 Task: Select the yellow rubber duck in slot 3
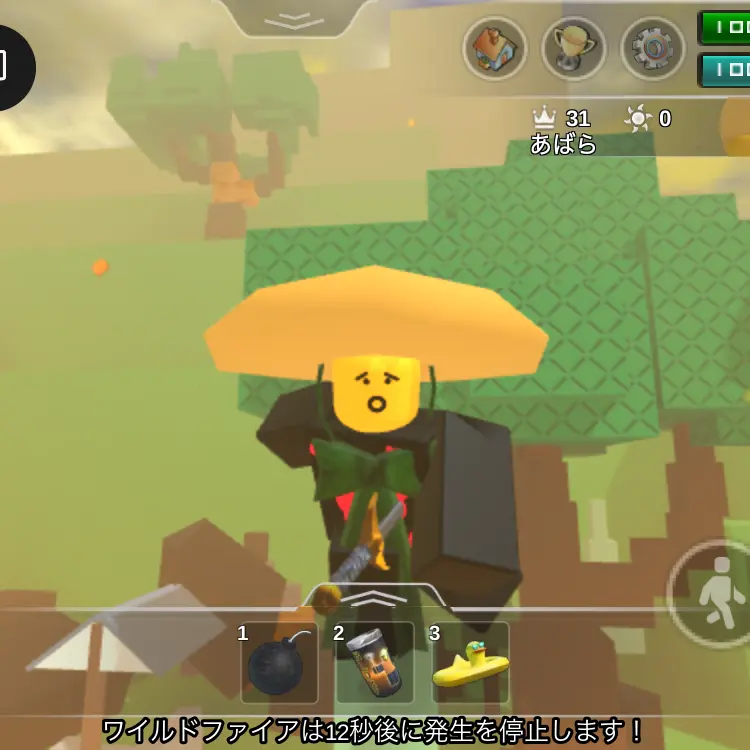[470, 664]
